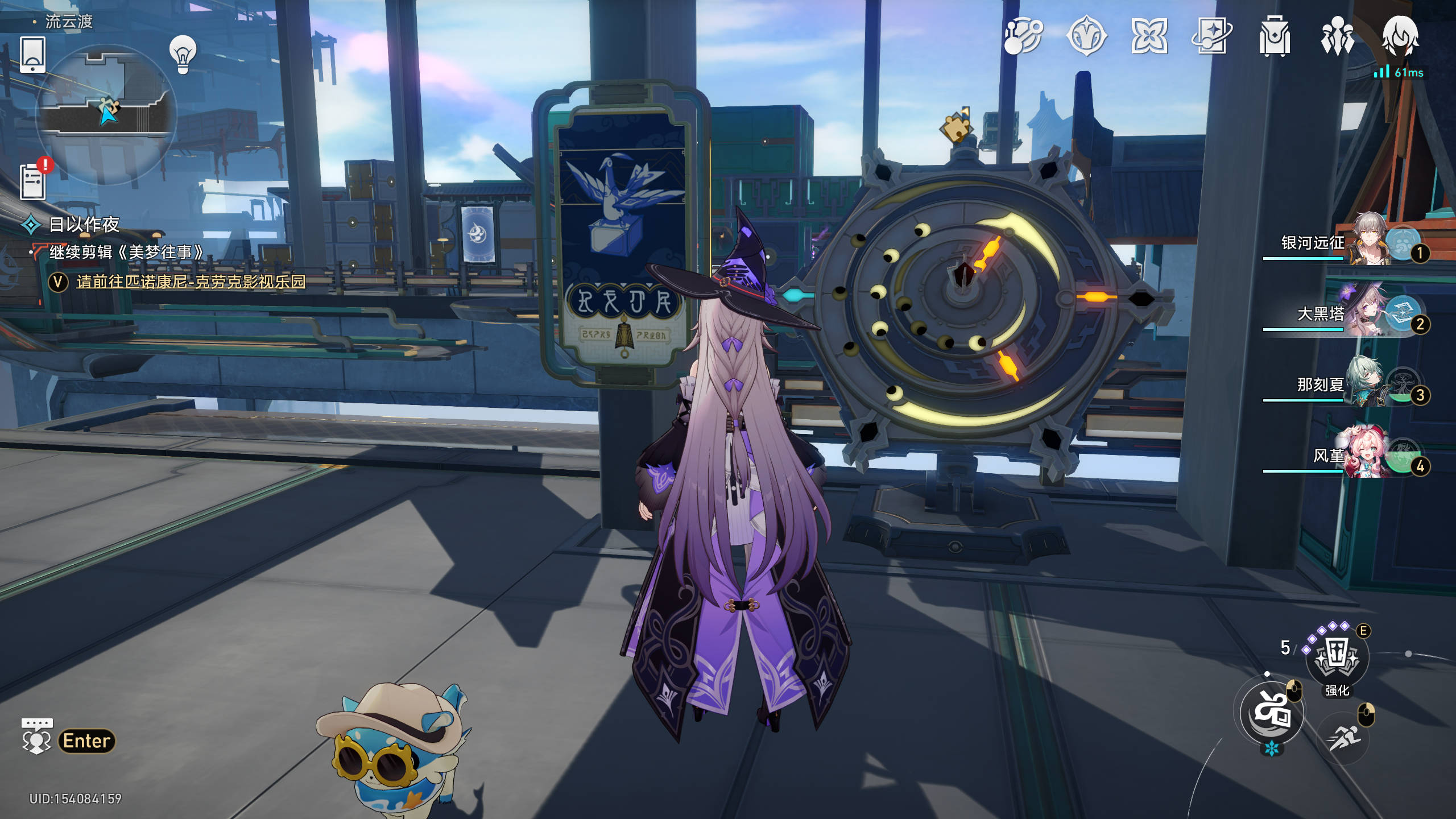The width and height of the screenshot is (1456, 819).
Task: Open the top-bar bird emblem icon
Action: point(1086,36)
